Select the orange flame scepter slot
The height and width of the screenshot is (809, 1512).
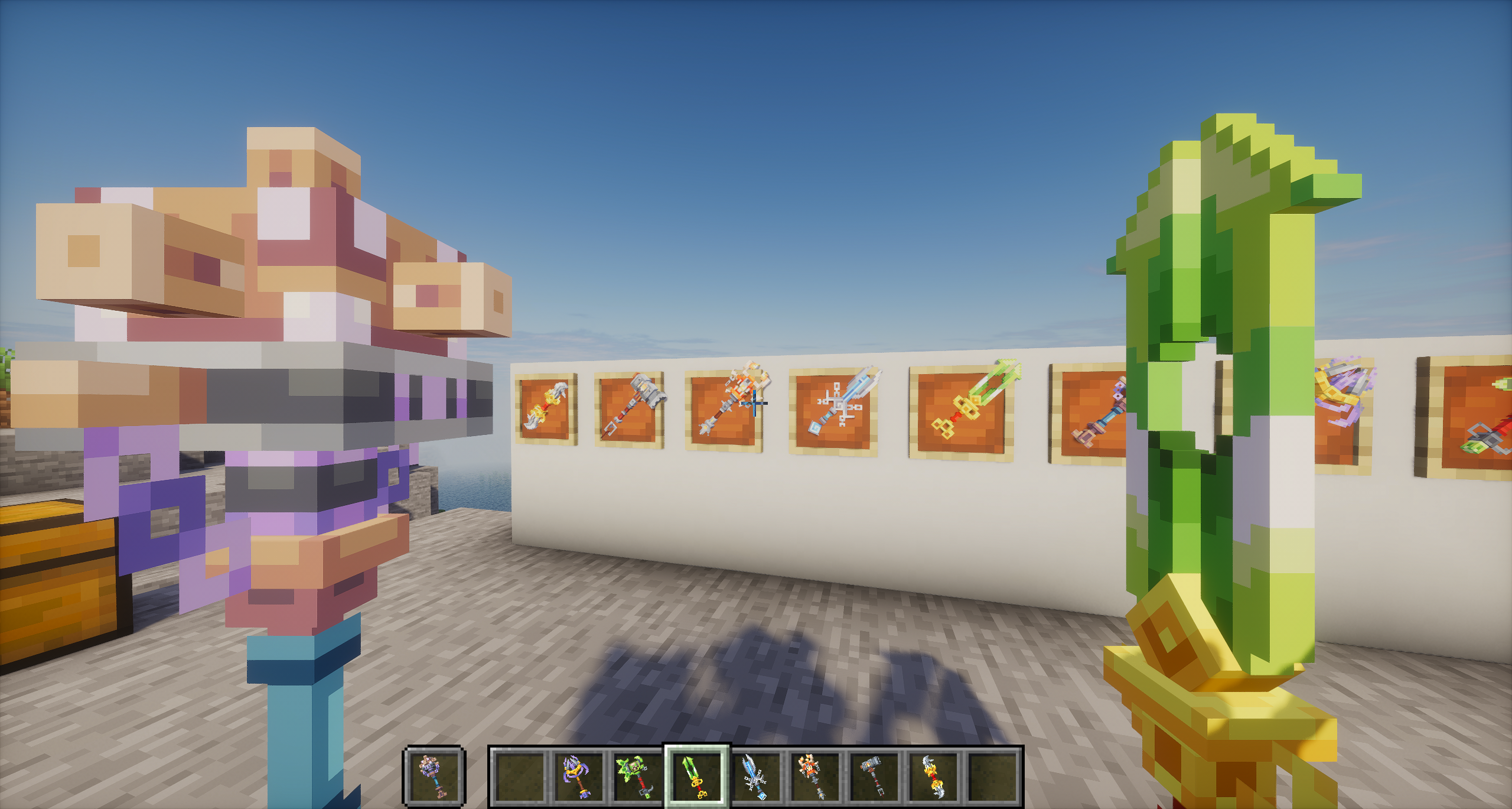click(815, 775)
